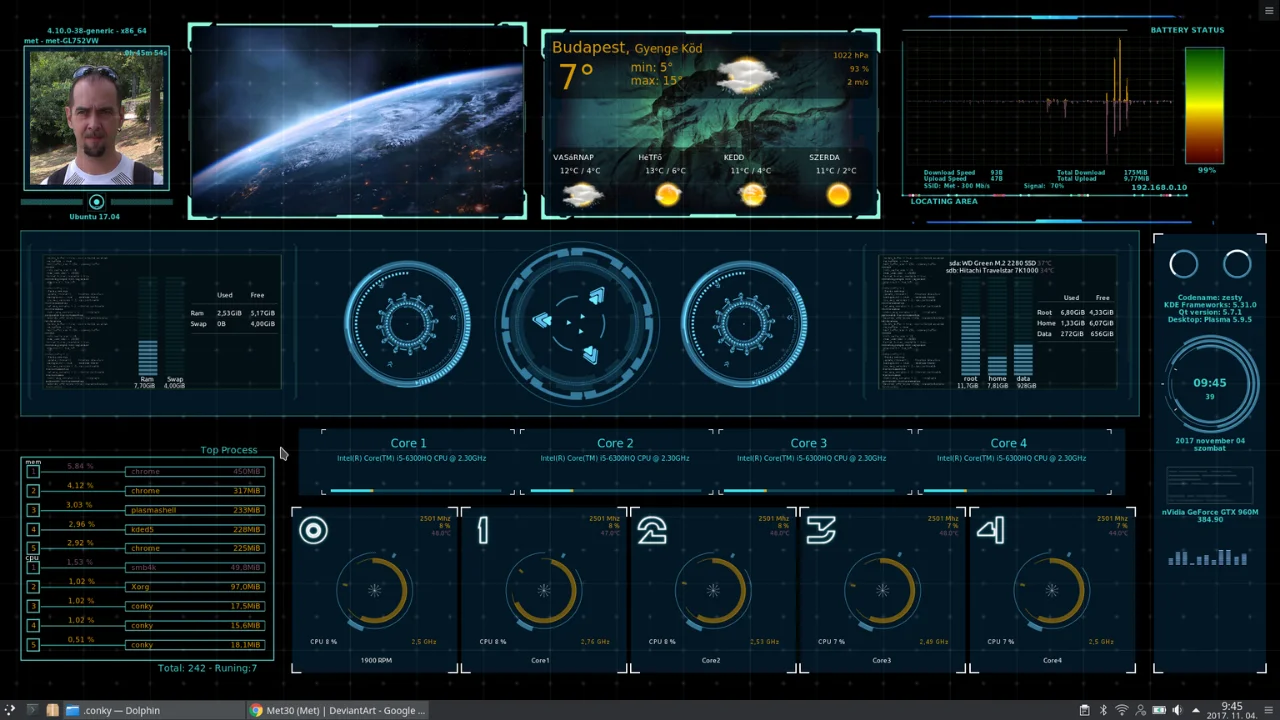Click the user switcher icon in system tray

tap(1140, 710)
